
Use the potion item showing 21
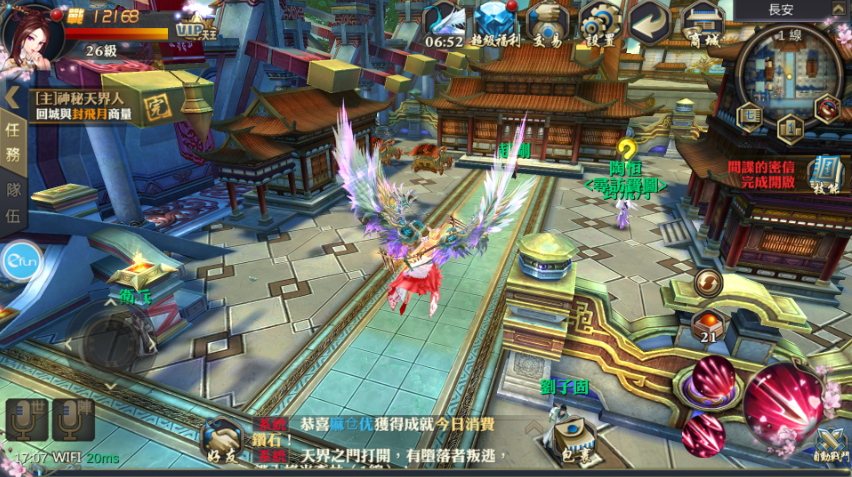pos(706,325)
